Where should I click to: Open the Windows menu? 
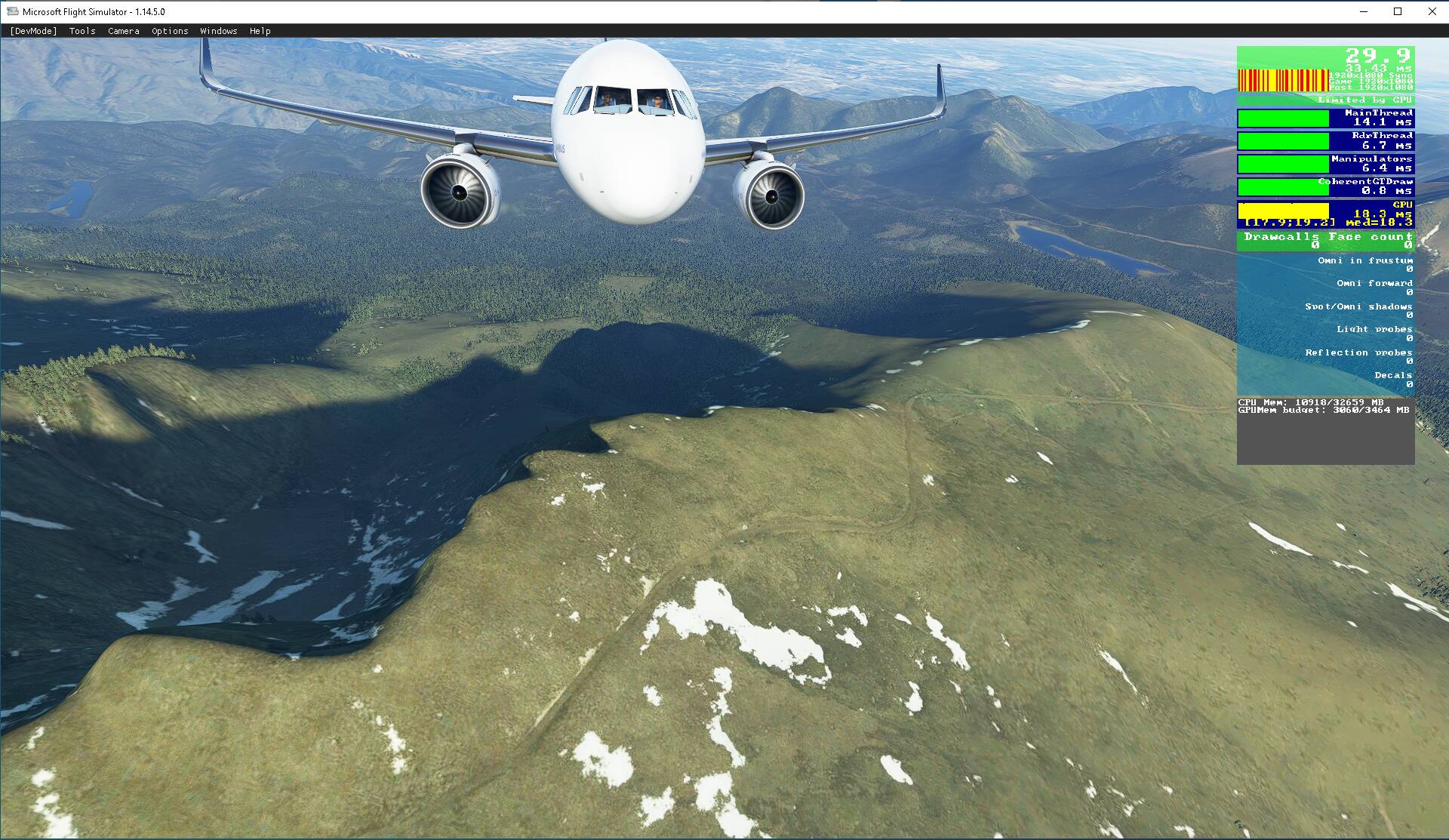click(217, 31)
